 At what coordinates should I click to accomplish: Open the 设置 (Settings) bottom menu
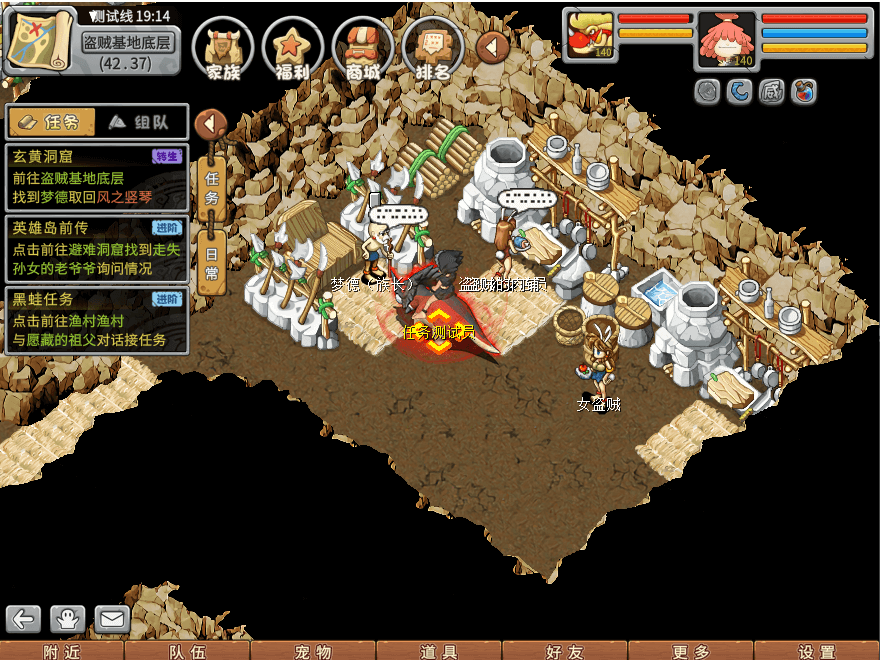[x=817, y=651]
